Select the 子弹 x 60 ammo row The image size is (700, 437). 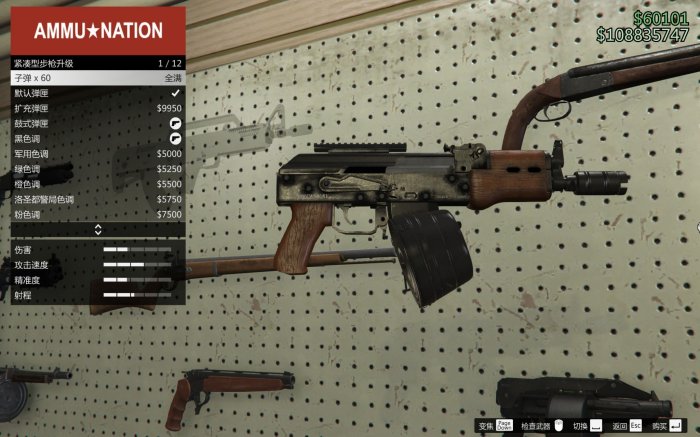(x=97, y=77)
